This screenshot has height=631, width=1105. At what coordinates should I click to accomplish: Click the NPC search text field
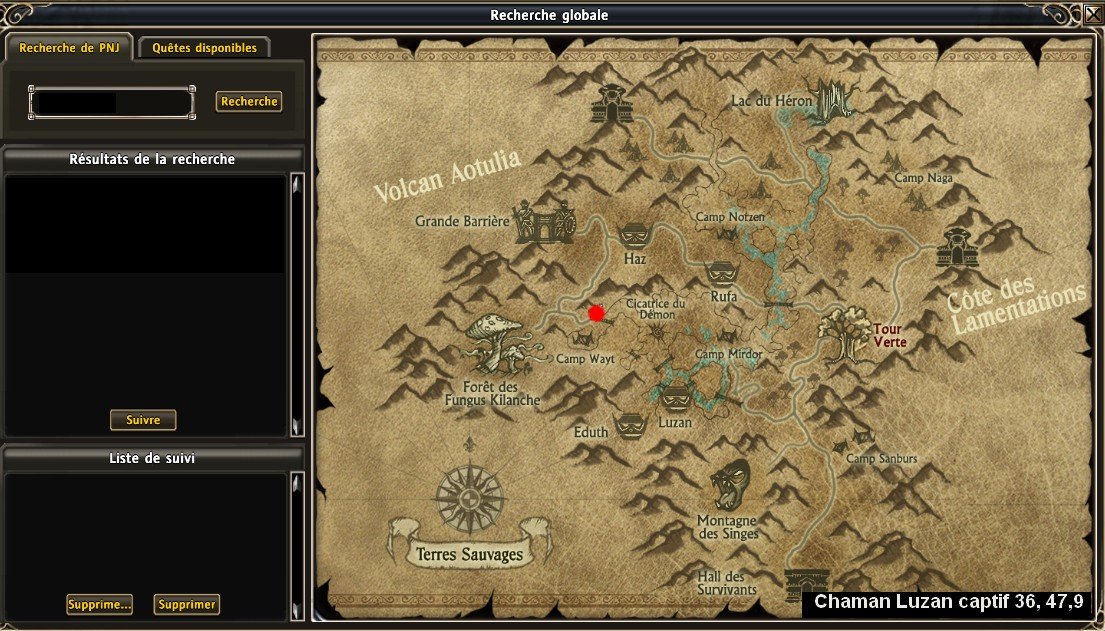pyautogui.click(x=111, y=102)
